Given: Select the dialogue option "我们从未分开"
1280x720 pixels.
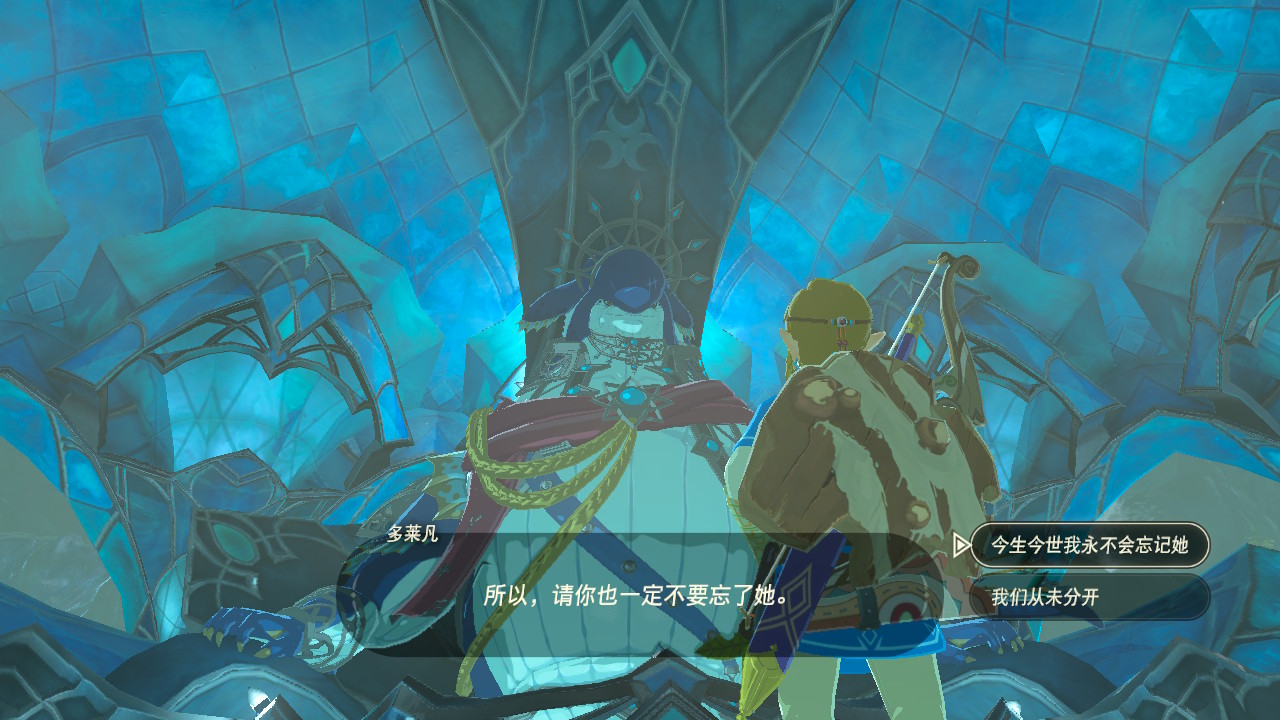Looking at the screenshot, I should point(1089,598).
